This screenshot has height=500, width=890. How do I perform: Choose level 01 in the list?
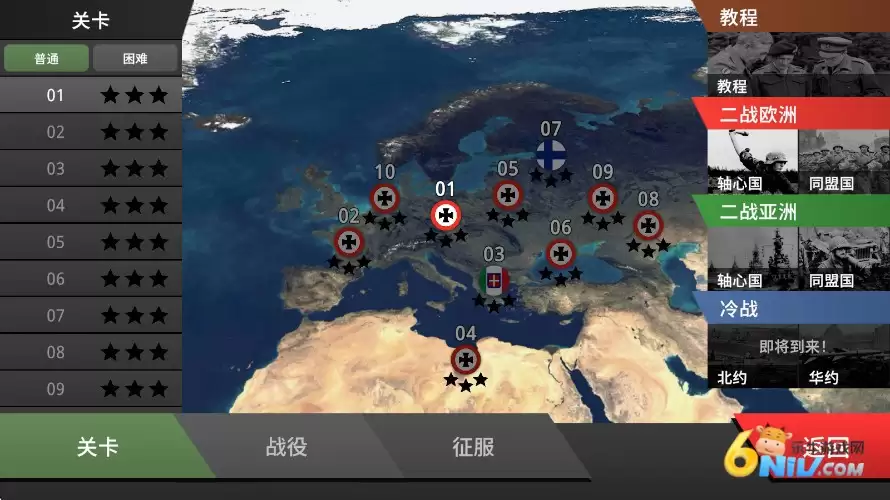[x=90, y=95]
